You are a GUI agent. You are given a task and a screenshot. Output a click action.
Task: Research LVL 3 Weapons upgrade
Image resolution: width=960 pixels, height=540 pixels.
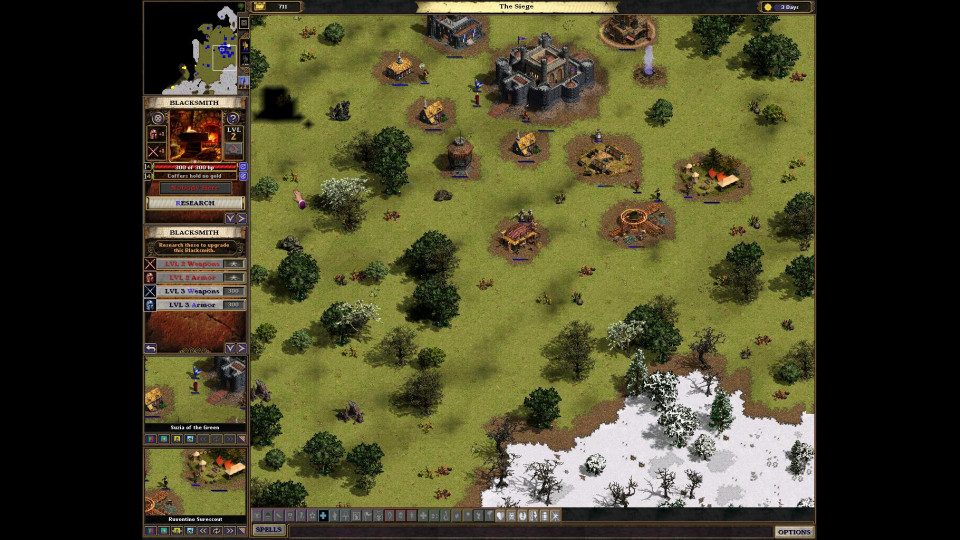194,291
